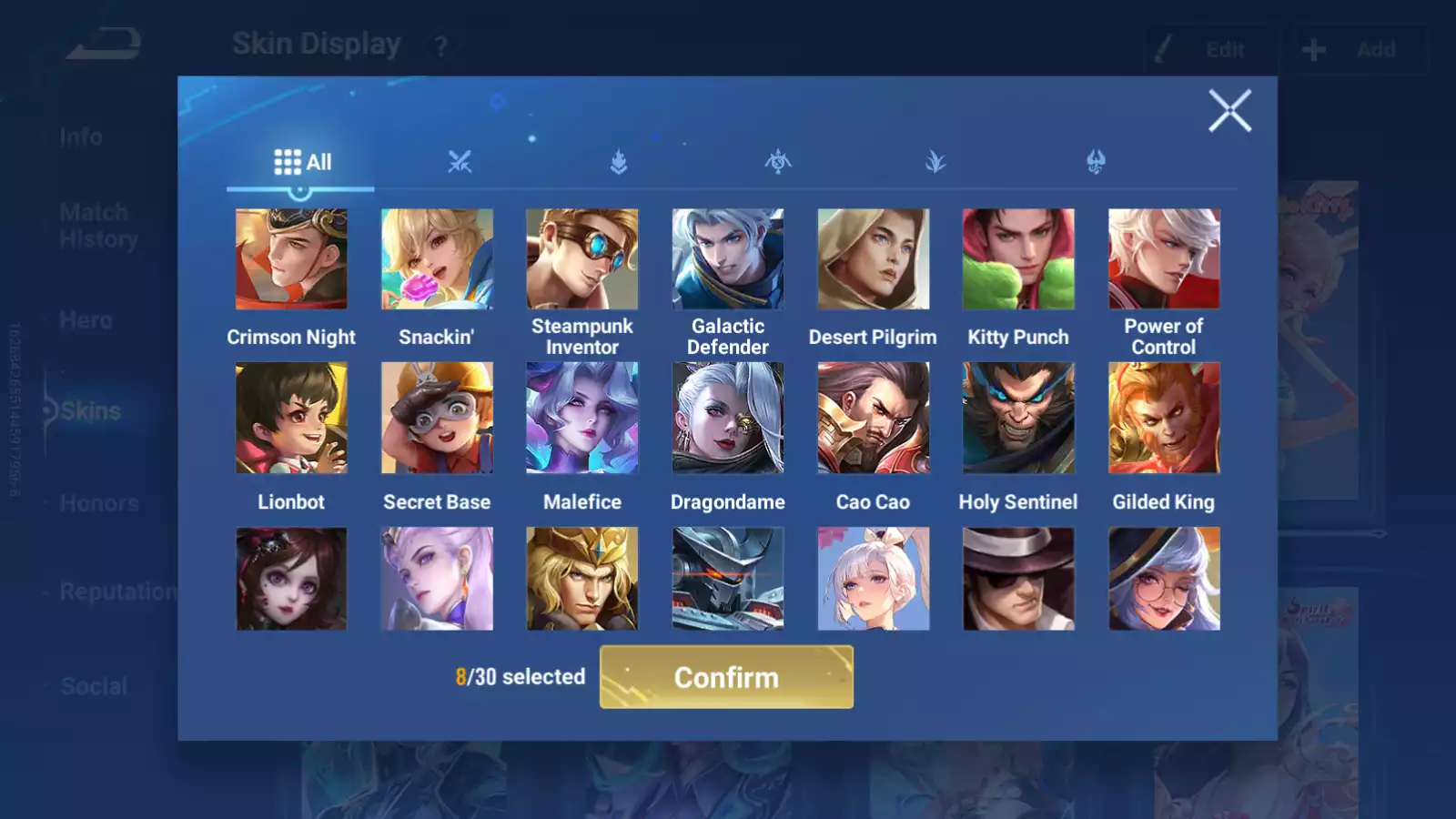1456x819 pixels.
Task: Close the skin selection dialog
Action: tap(1229, 111)
